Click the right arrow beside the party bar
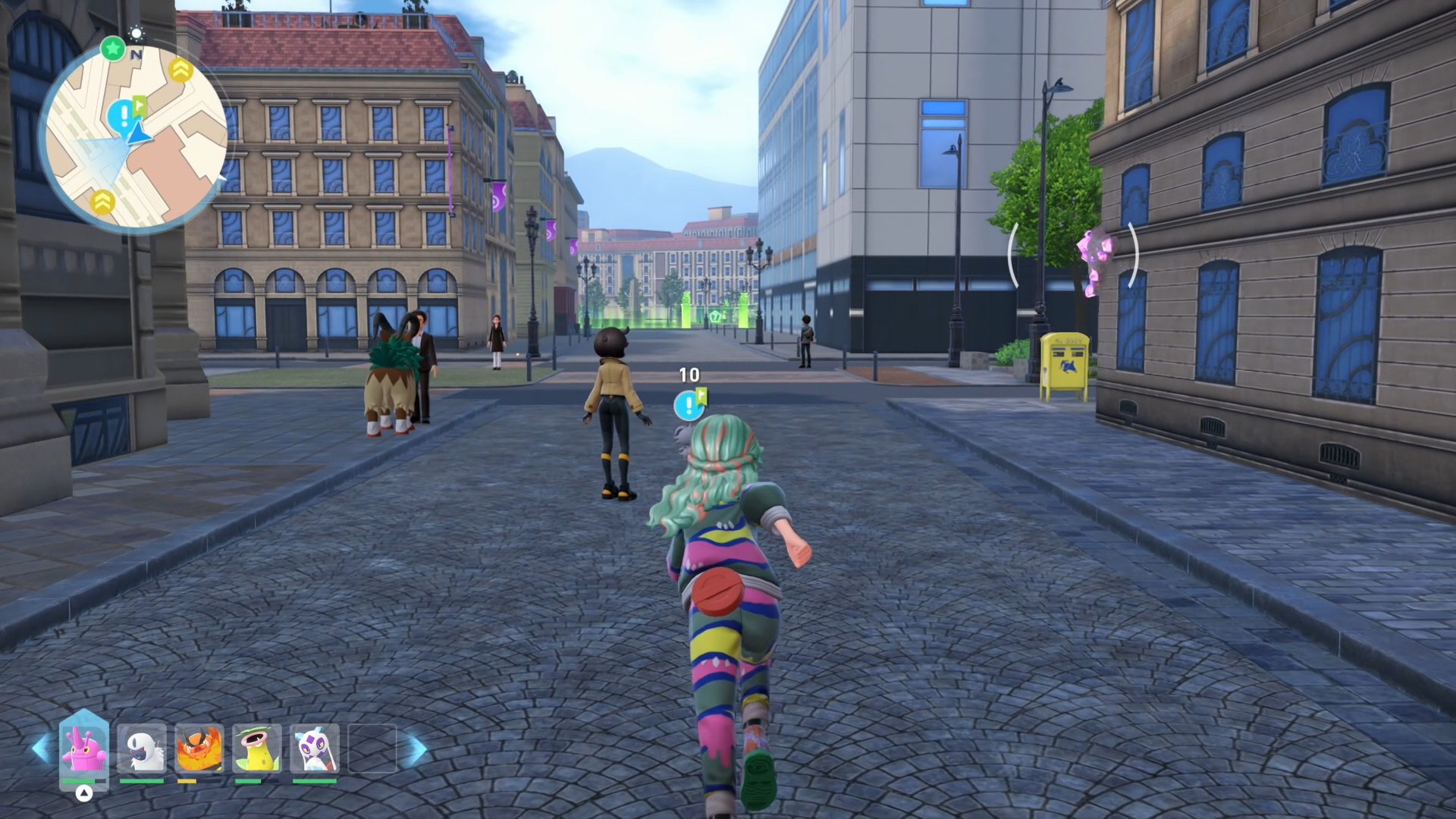 coord(416,749)
